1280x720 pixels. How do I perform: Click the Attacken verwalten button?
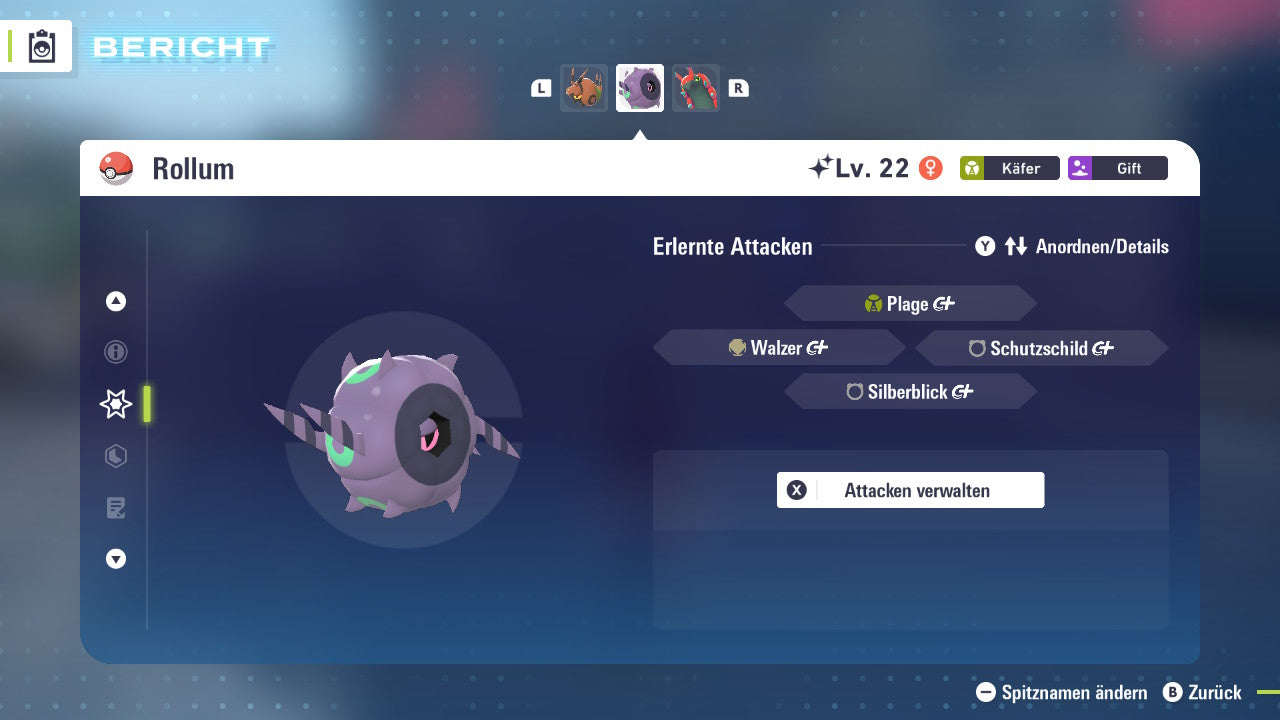click(x=910, y=490)
